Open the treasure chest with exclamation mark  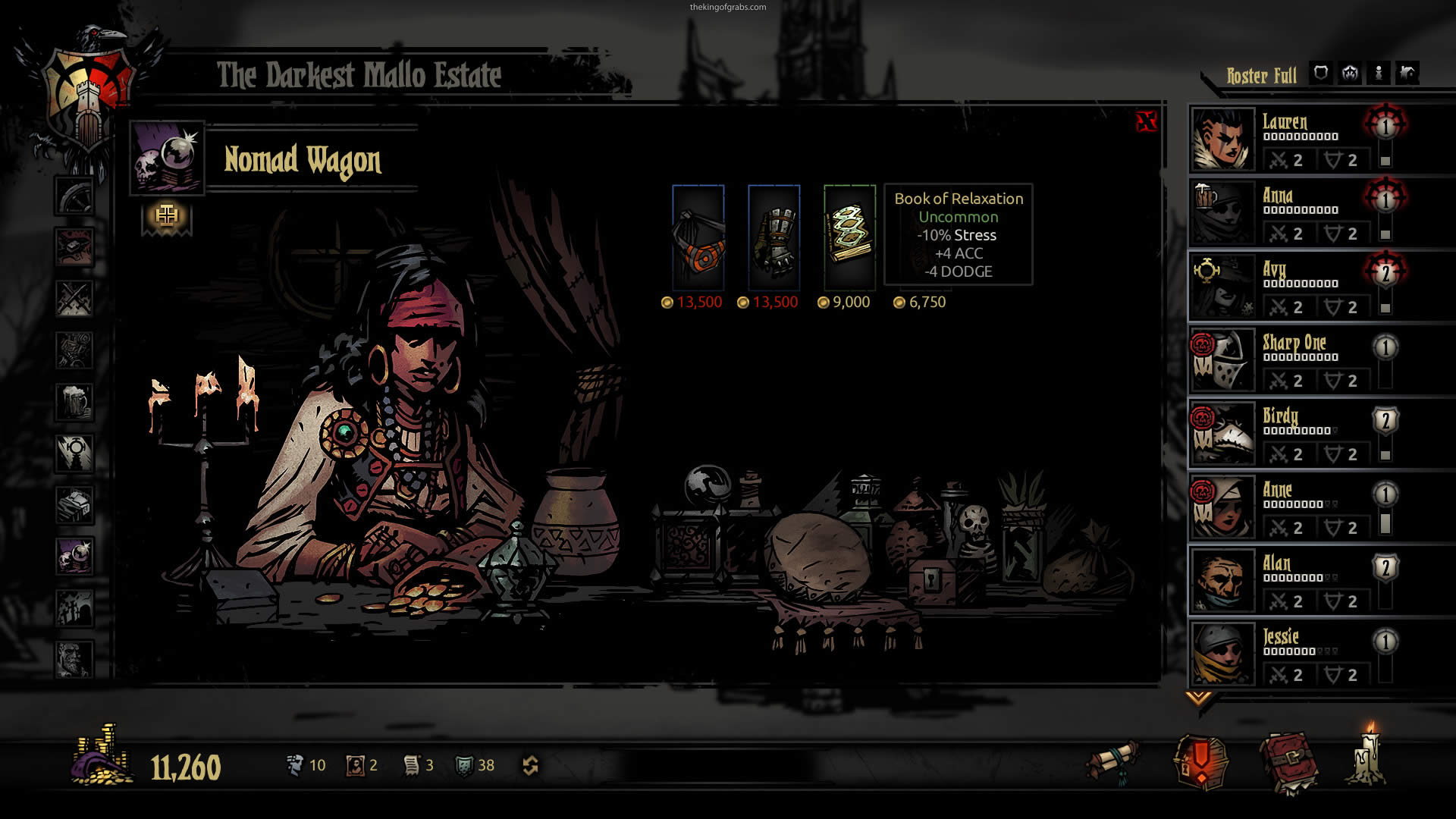pyautogui.click(x=1201, y=761)
